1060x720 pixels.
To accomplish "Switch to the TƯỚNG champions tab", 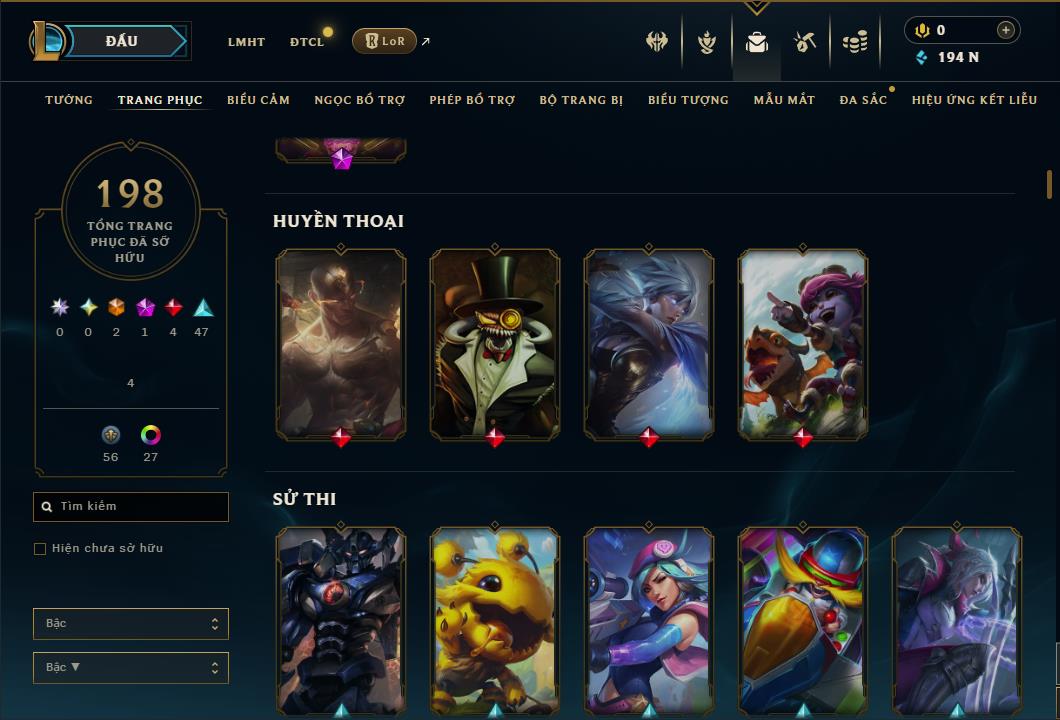I will point(69,100).
